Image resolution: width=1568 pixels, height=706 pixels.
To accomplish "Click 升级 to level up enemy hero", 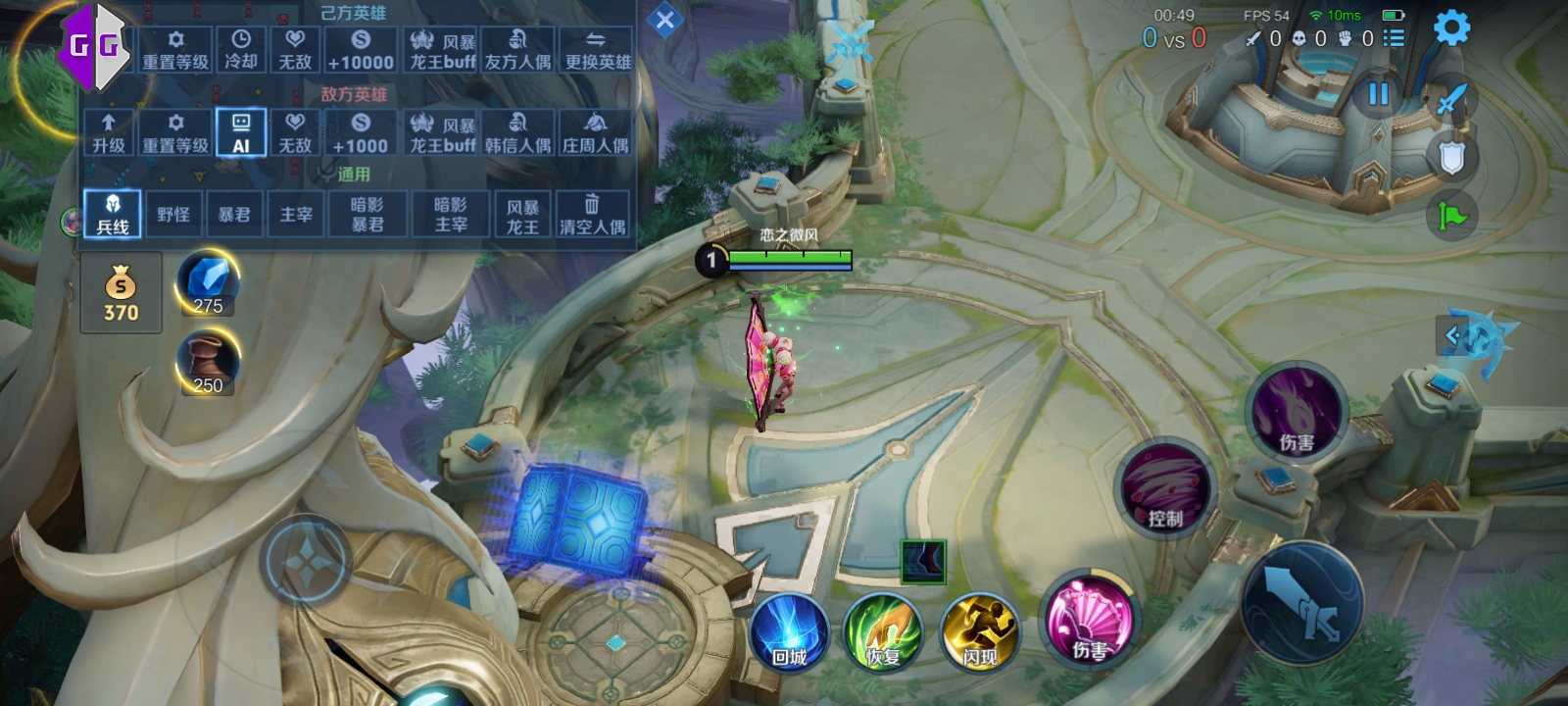I will point(108,132).
